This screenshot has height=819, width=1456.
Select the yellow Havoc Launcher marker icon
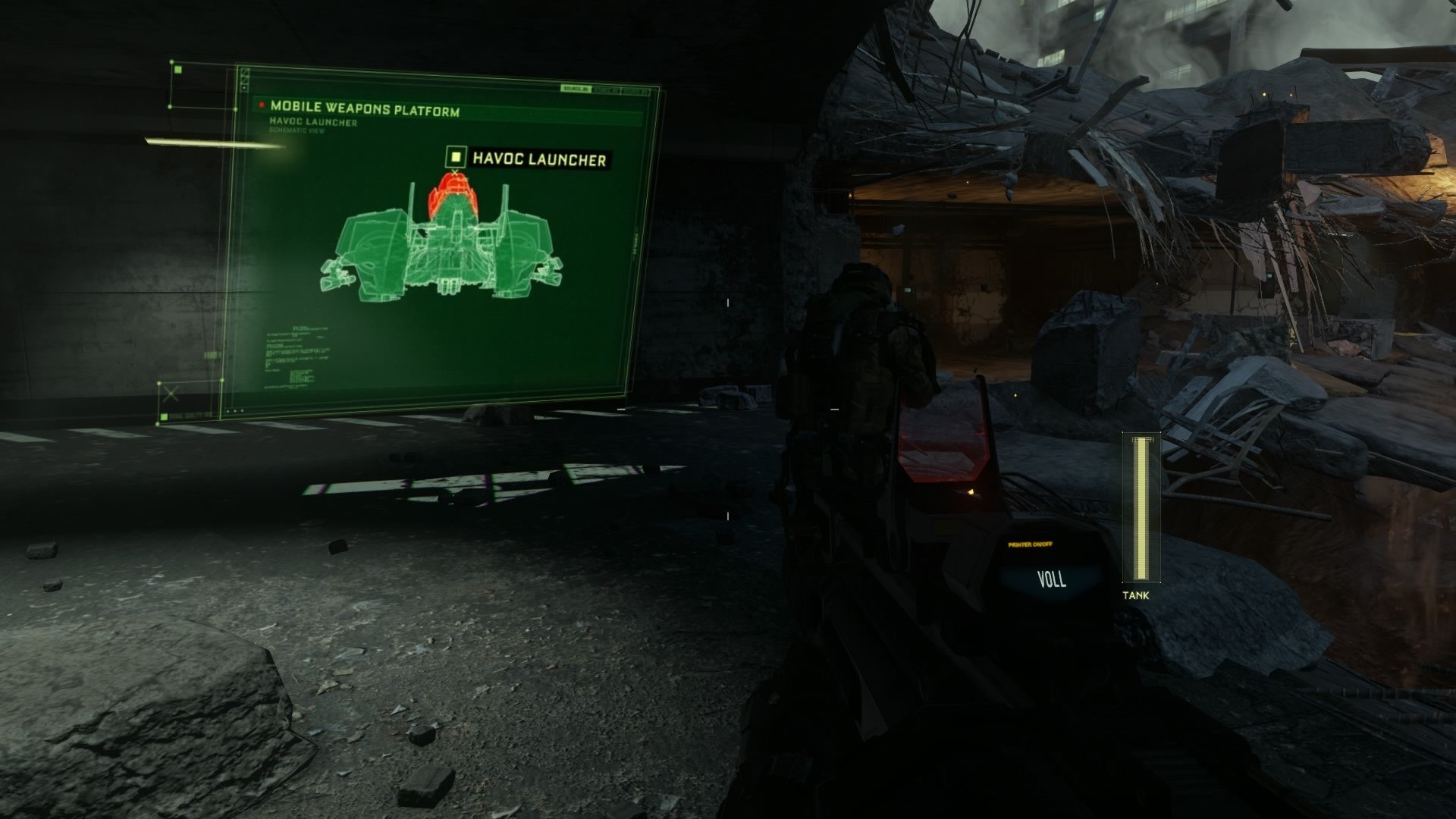tap(456, 157)
